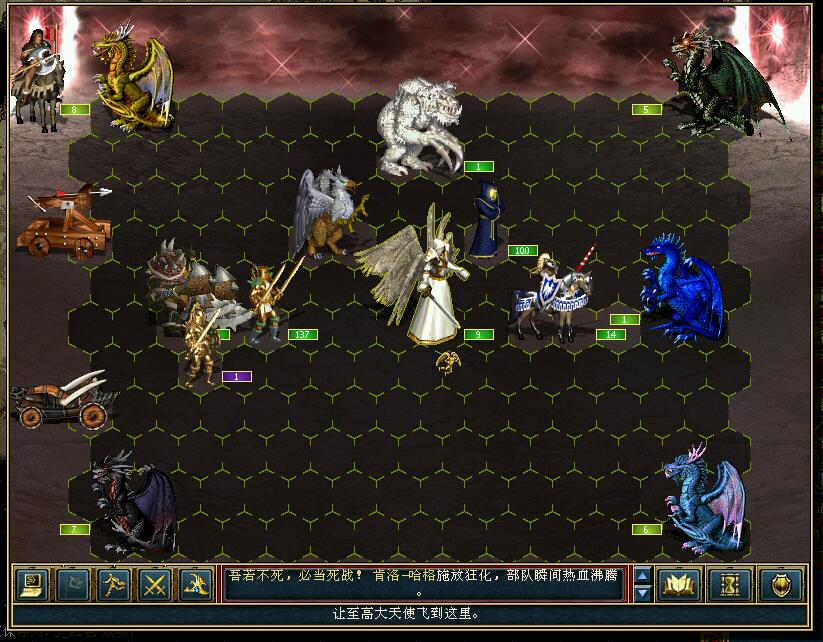Toggle auto-combat with the crossed swords
The image size is (823, 642).
[154, 584]
